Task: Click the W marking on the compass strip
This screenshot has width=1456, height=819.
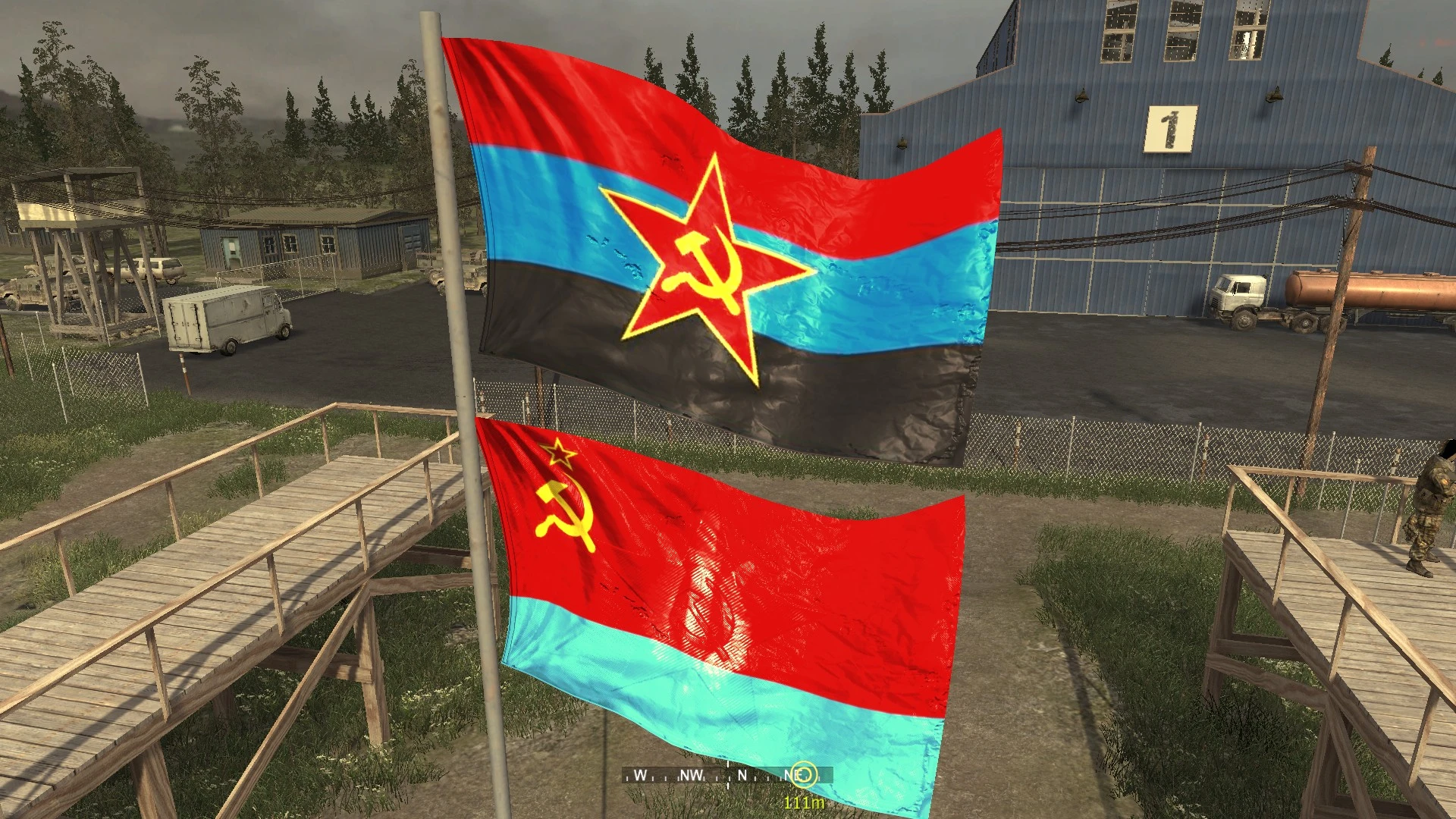Action: [641, 775]
